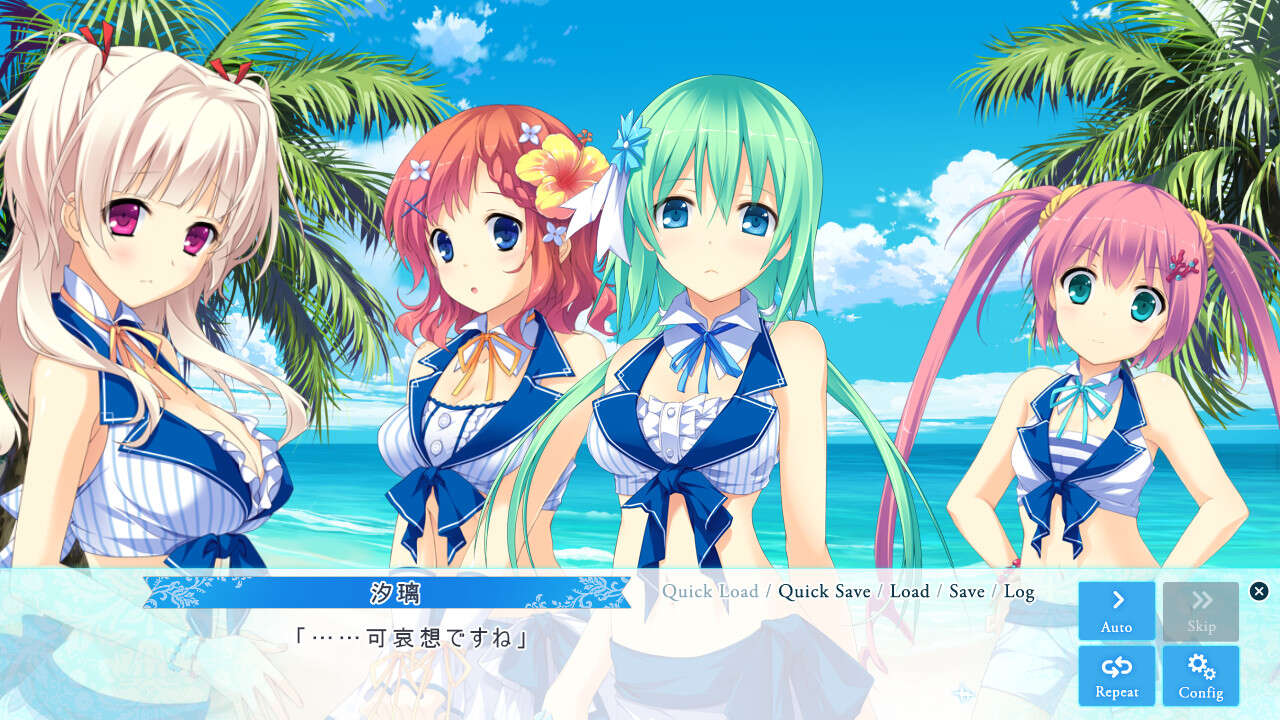The image size is (1280, 720).
Task: Click the Skip double-arrow icon
Action: [1201, 600]
